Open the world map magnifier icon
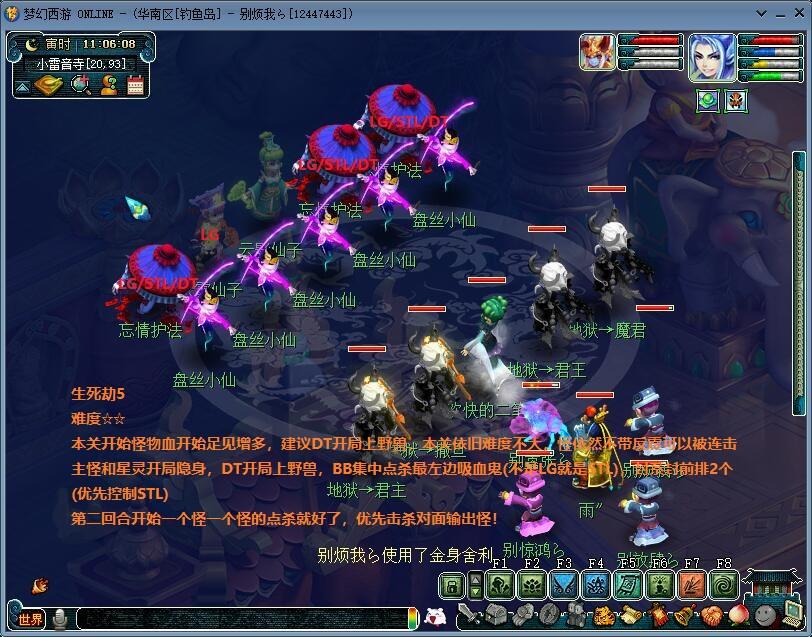812x637 pixels. click(x=81, y=86)
